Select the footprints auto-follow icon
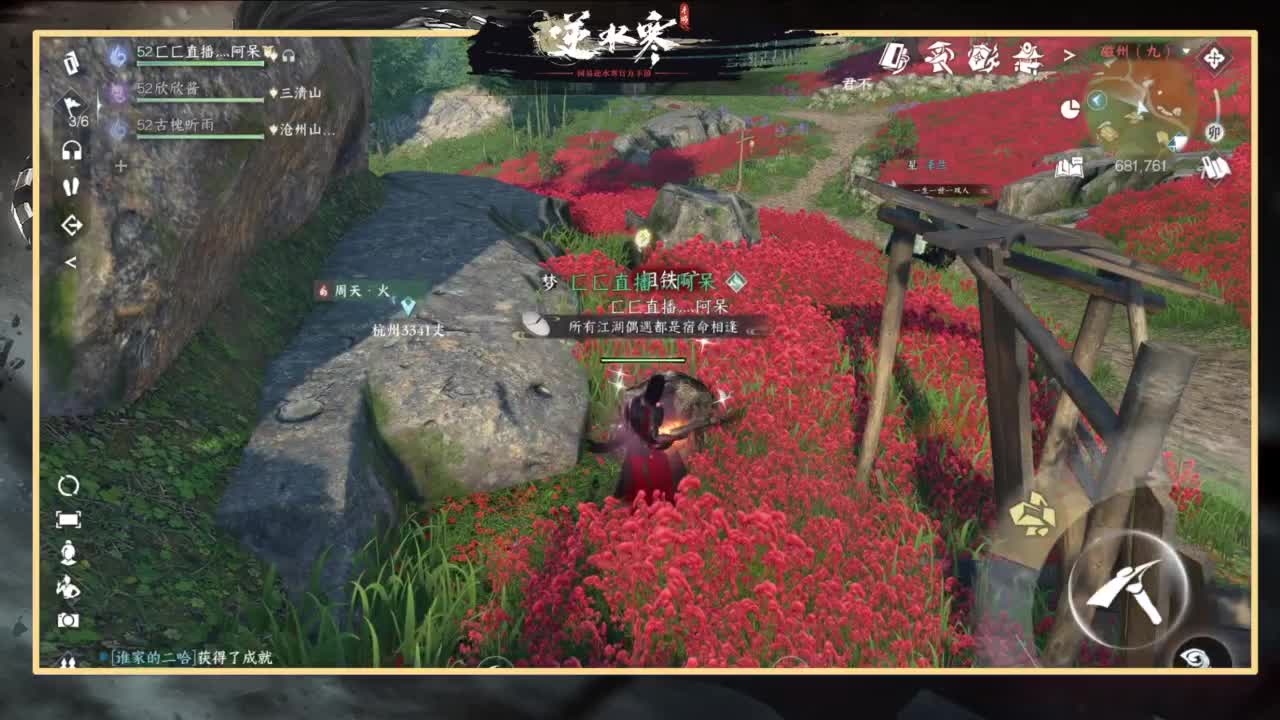Image resolution: width=1280 pixels, height=720 pixels. [70, 185]
